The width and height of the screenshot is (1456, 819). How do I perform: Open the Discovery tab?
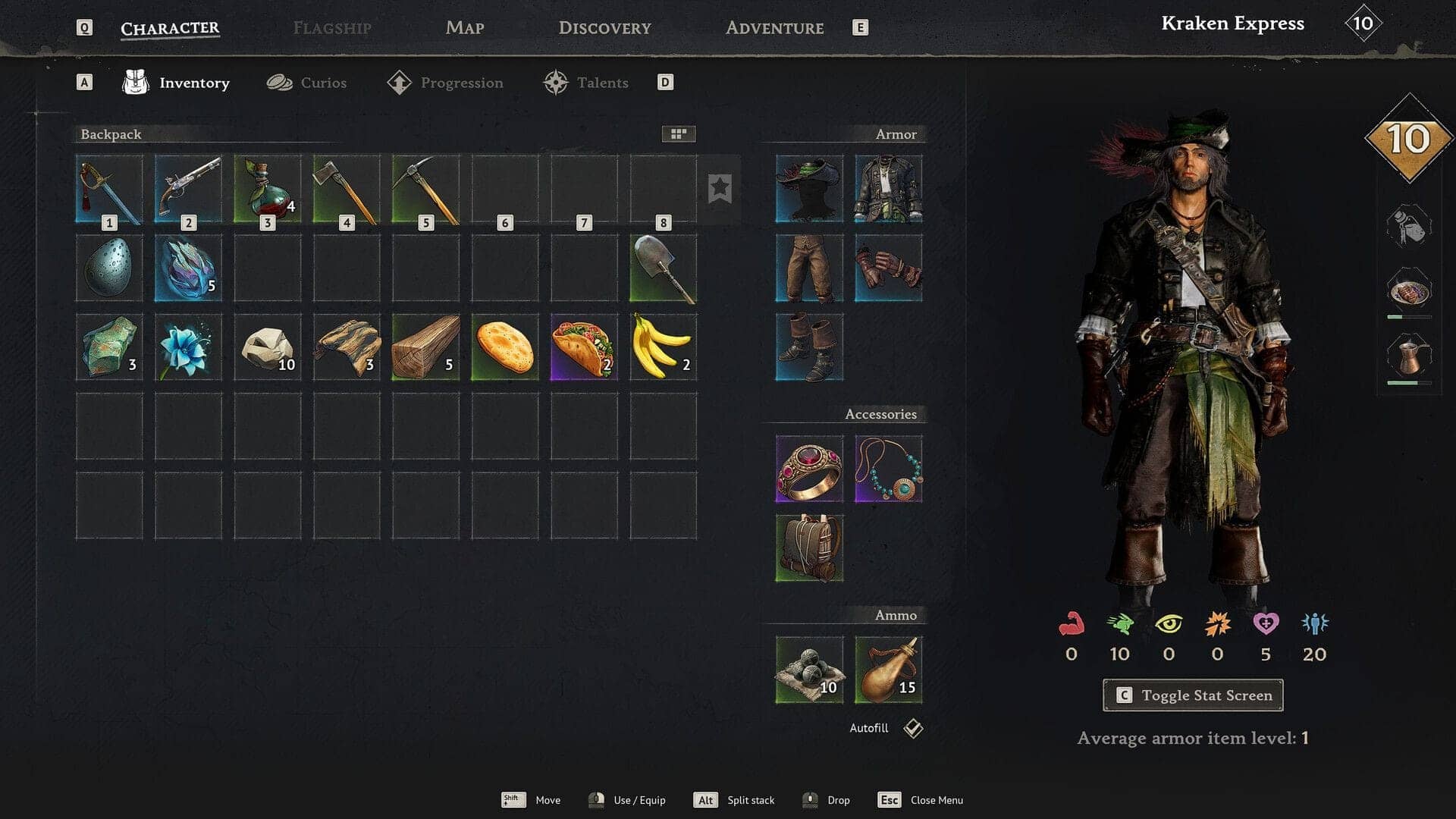click(604, 28)
